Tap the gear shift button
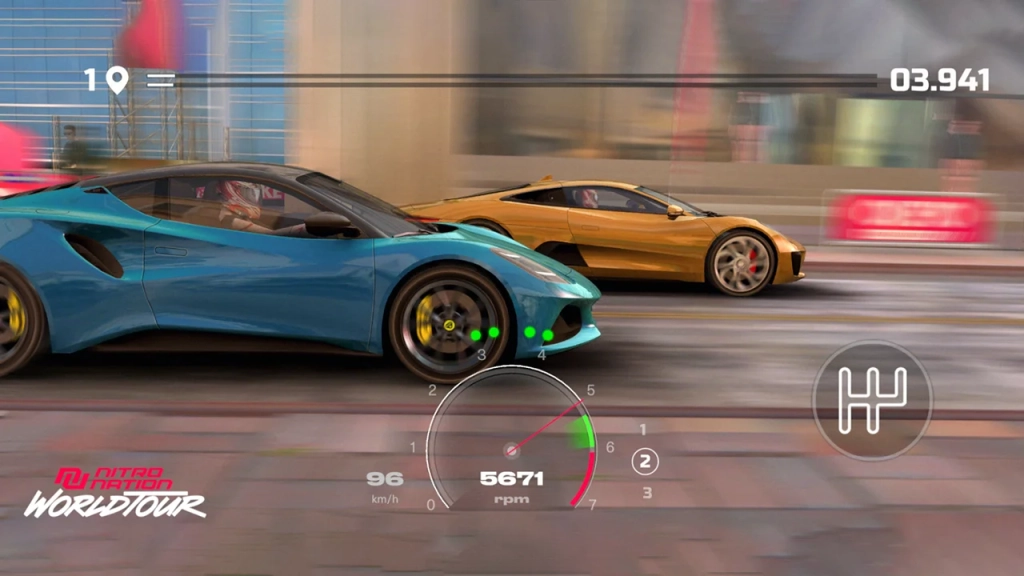 (x=872, y=400)
